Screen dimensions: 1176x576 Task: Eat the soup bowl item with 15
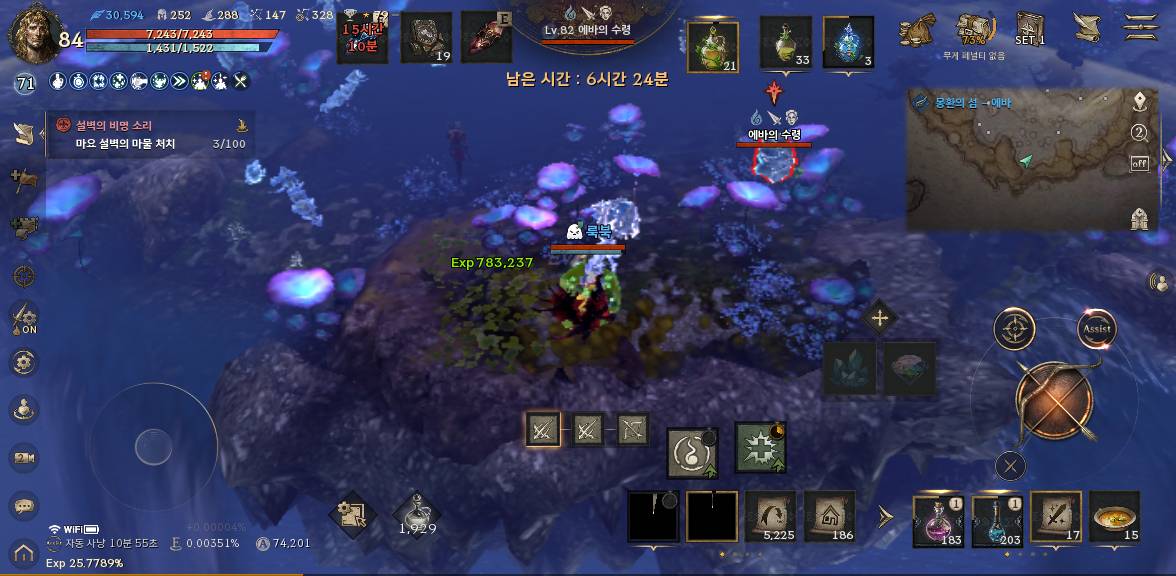click(1115, 518)
